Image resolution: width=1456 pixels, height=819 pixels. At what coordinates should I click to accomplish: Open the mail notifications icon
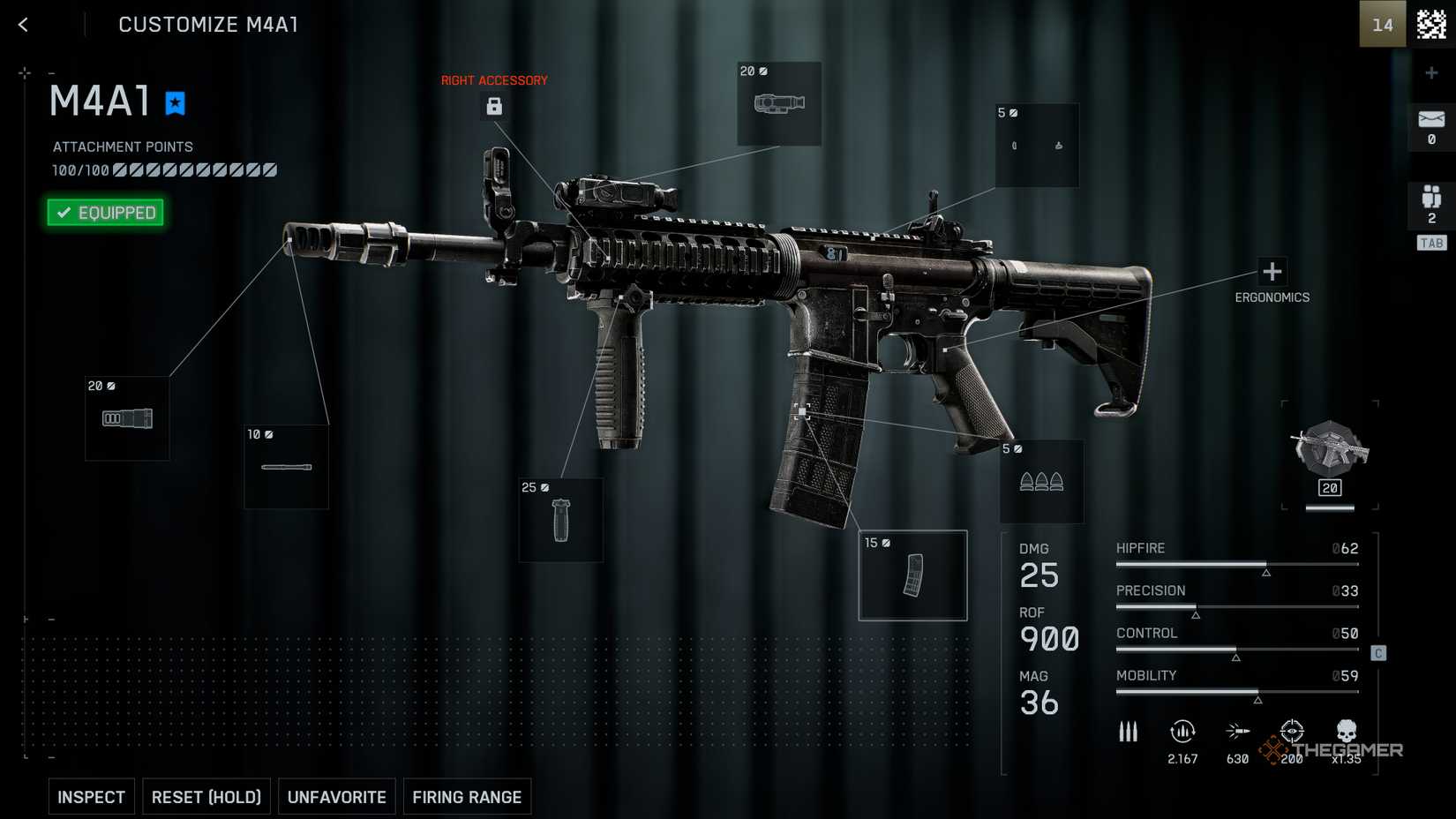coord(1431,126)
